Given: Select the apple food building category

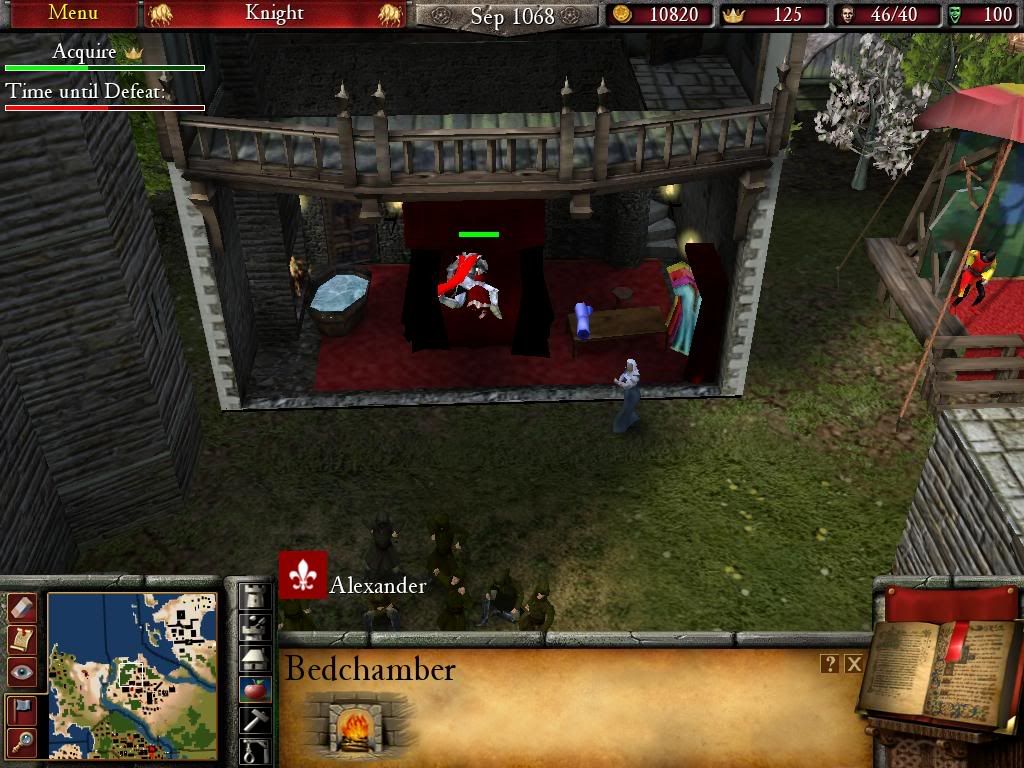Looking at the screenshot, I should point(256,689).
